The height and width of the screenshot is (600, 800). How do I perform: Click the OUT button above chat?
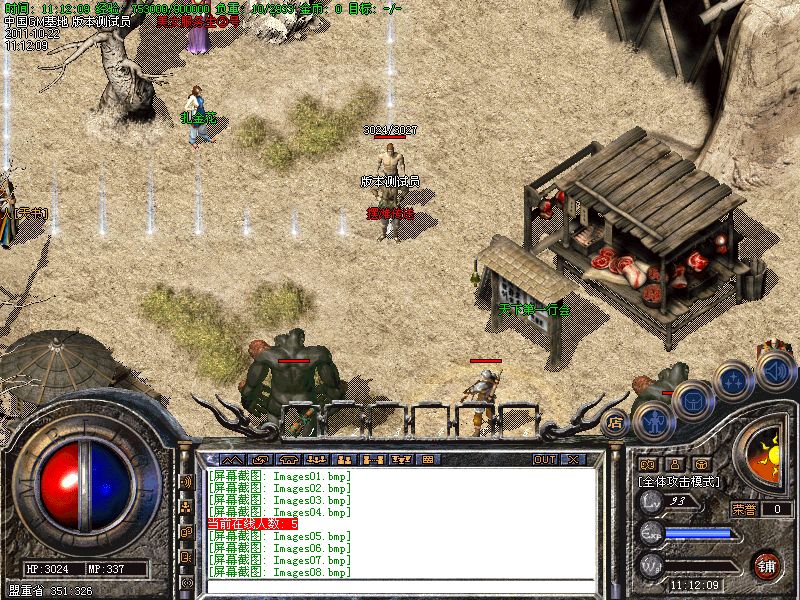click(x=544, y=460)
